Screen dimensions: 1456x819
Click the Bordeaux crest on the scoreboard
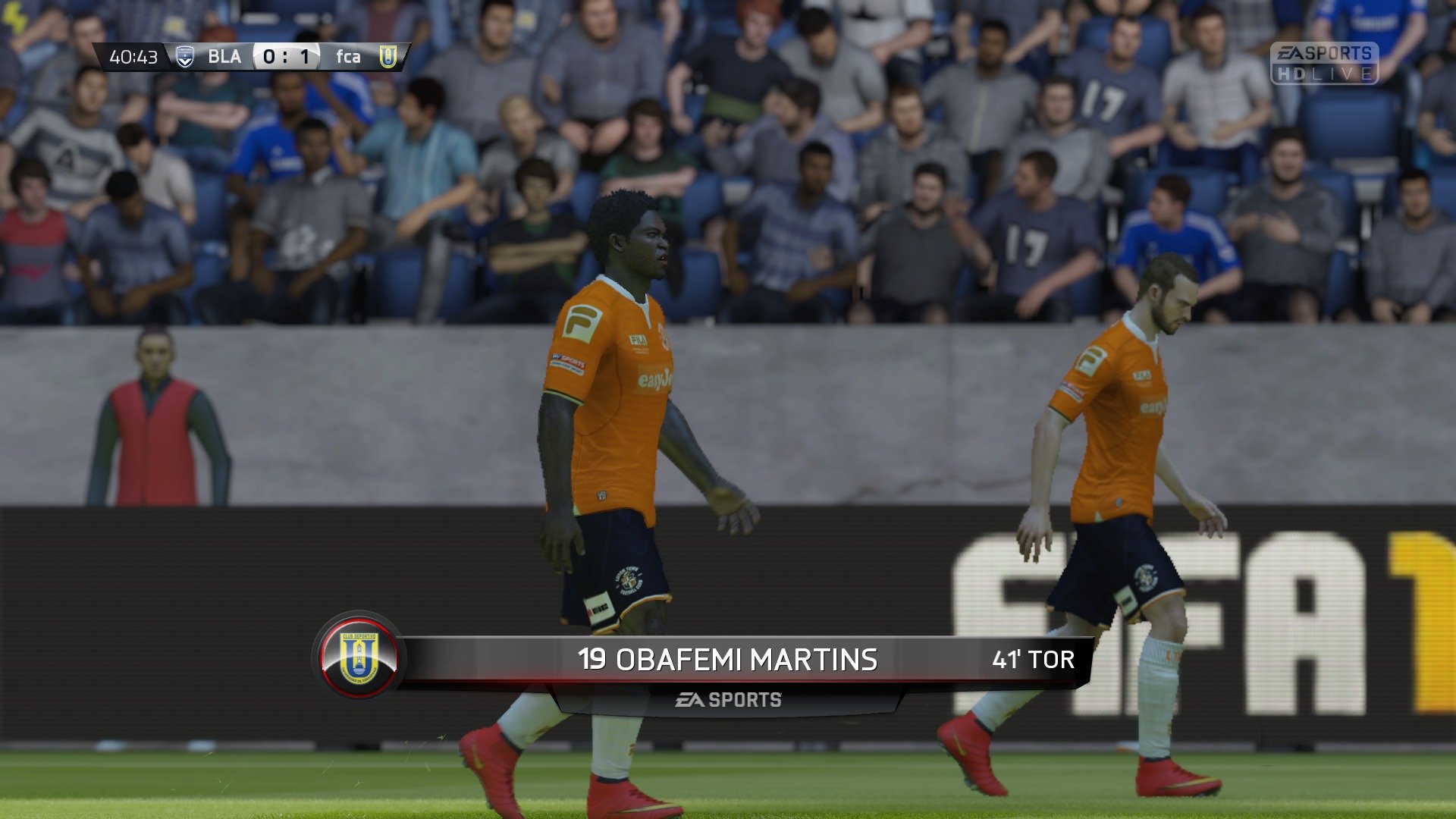[183, 55]
